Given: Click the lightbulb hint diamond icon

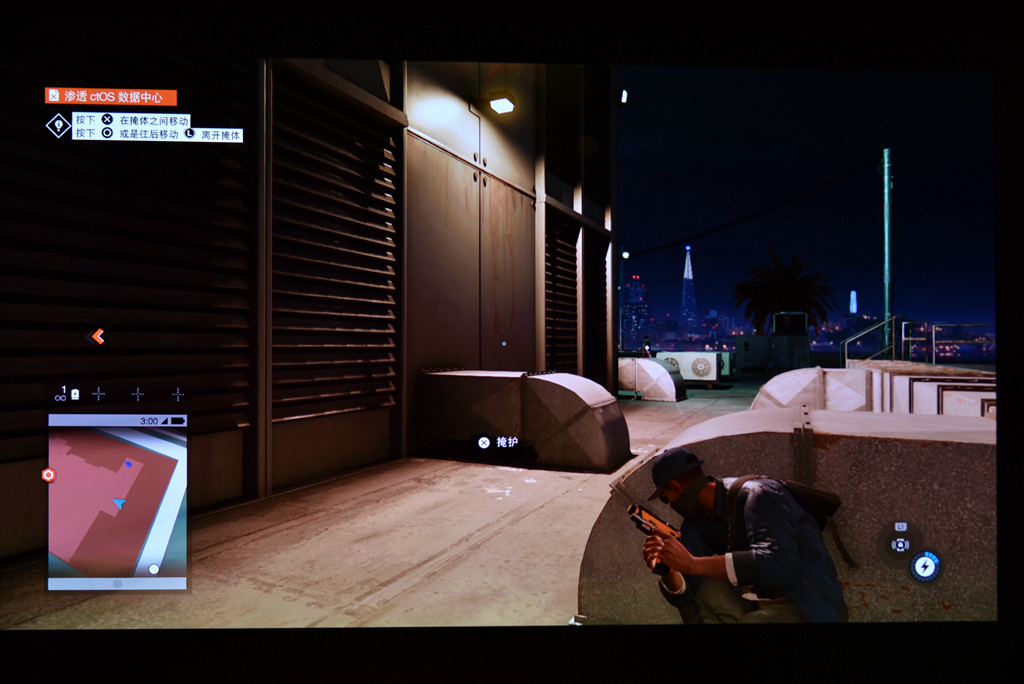Looking at the screenshot, I should point(58,126).
